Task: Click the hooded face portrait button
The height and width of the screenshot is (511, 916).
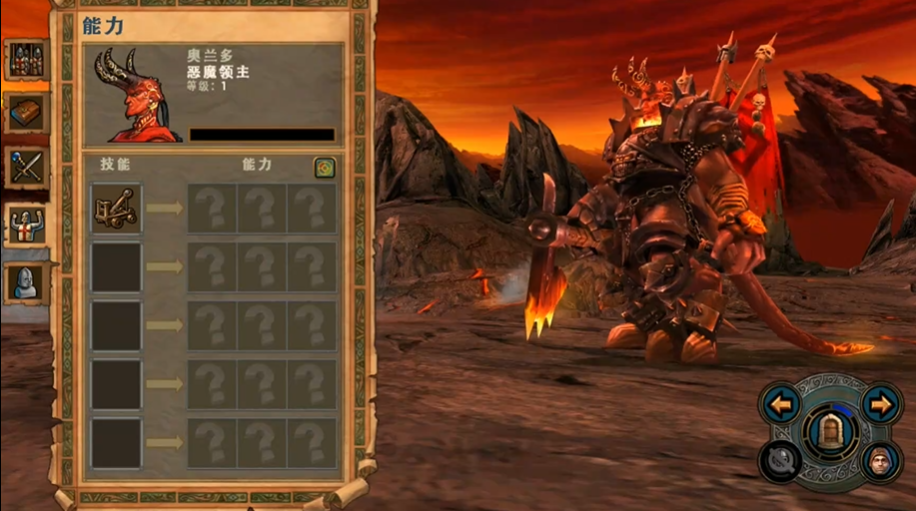Action: coord(880,463)
